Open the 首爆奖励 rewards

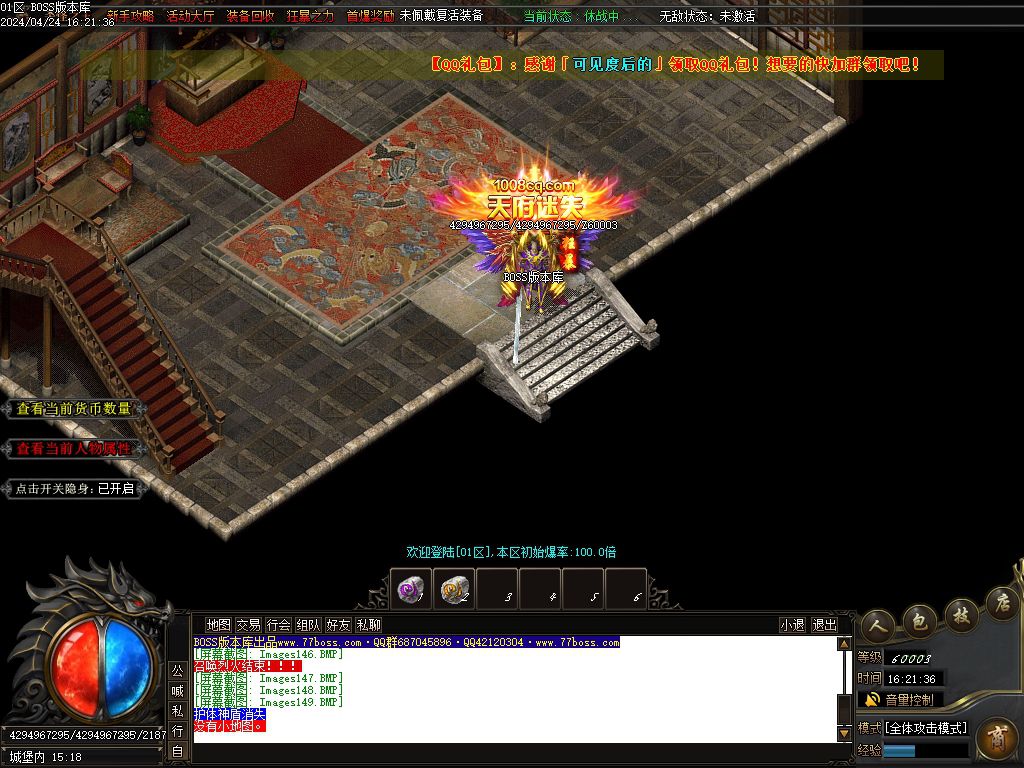tap(370, 16)
